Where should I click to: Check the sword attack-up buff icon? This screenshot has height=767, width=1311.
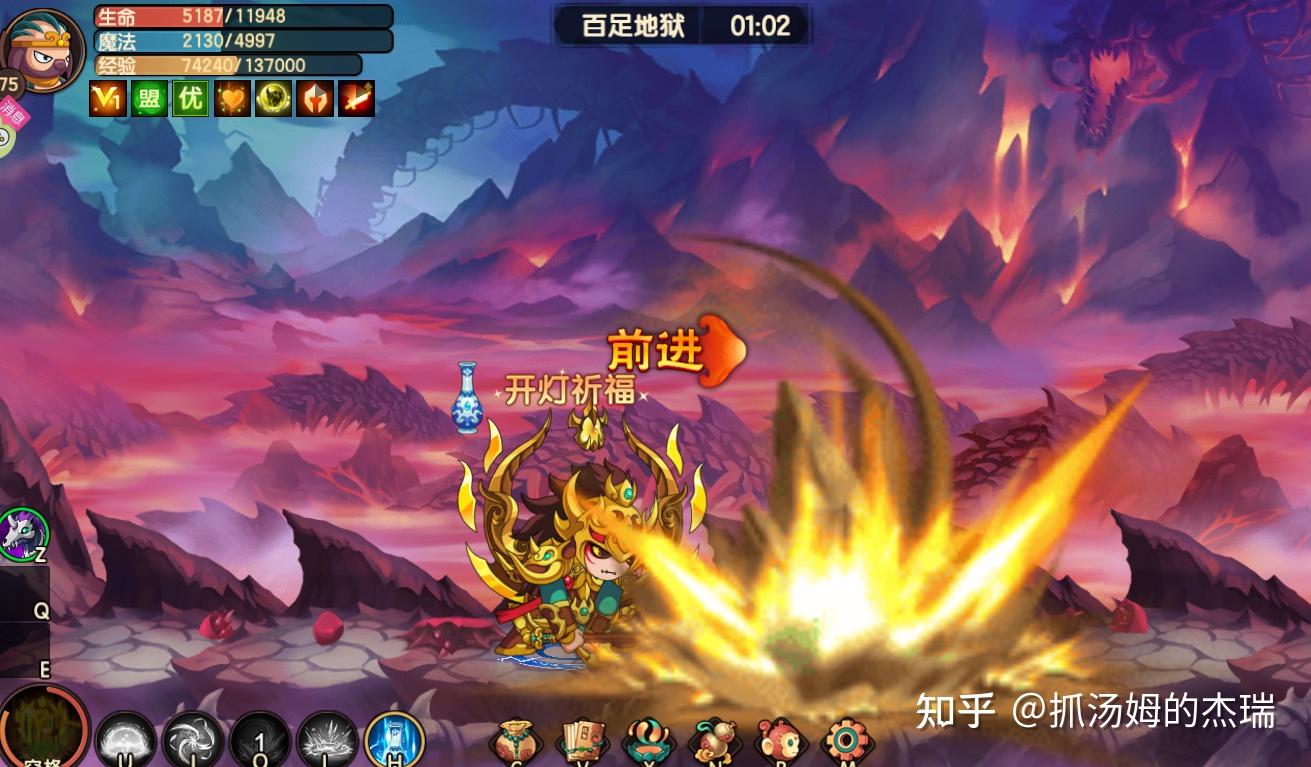356,99
